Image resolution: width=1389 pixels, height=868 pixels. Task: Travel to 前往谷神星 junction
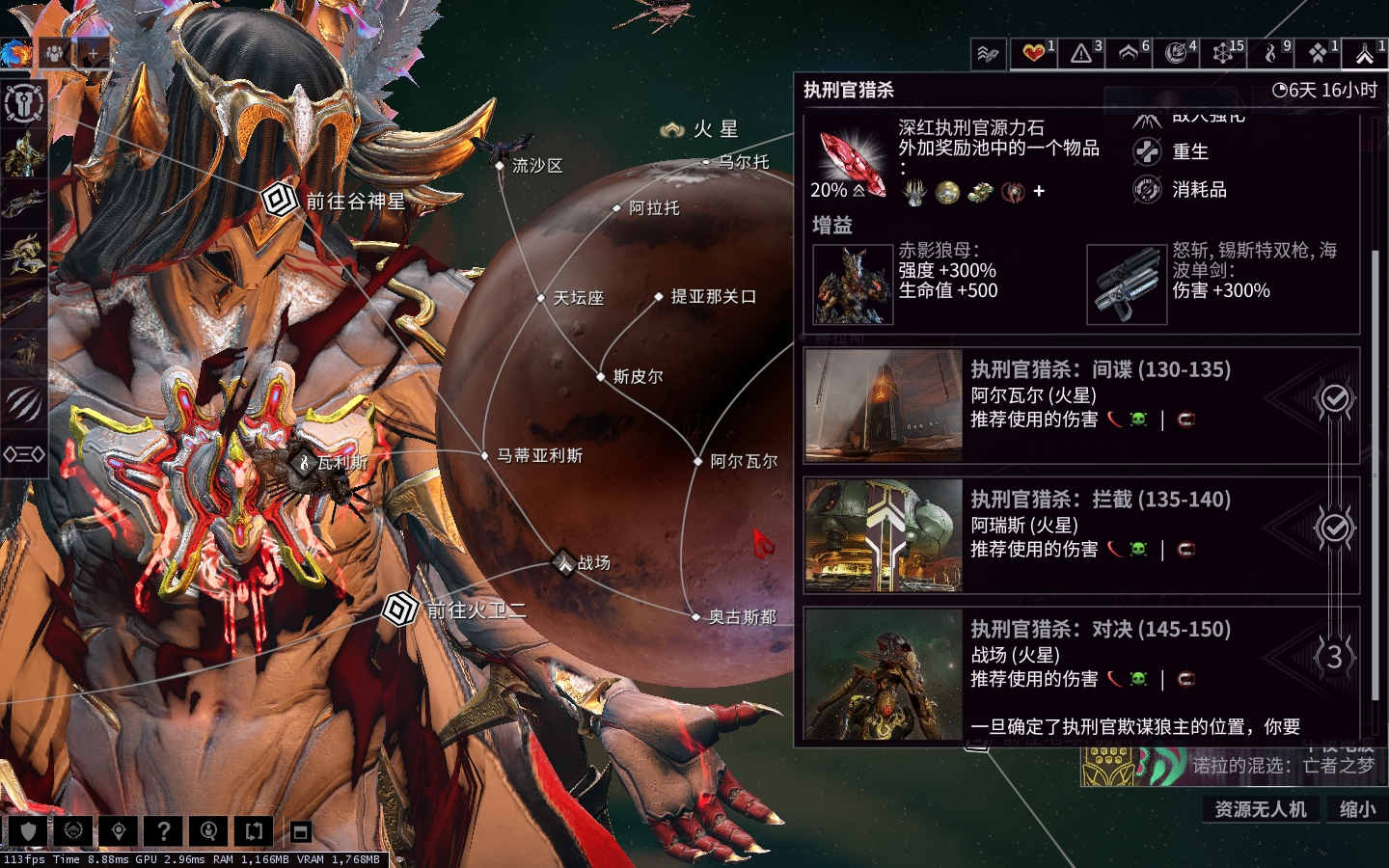point(280,201)
